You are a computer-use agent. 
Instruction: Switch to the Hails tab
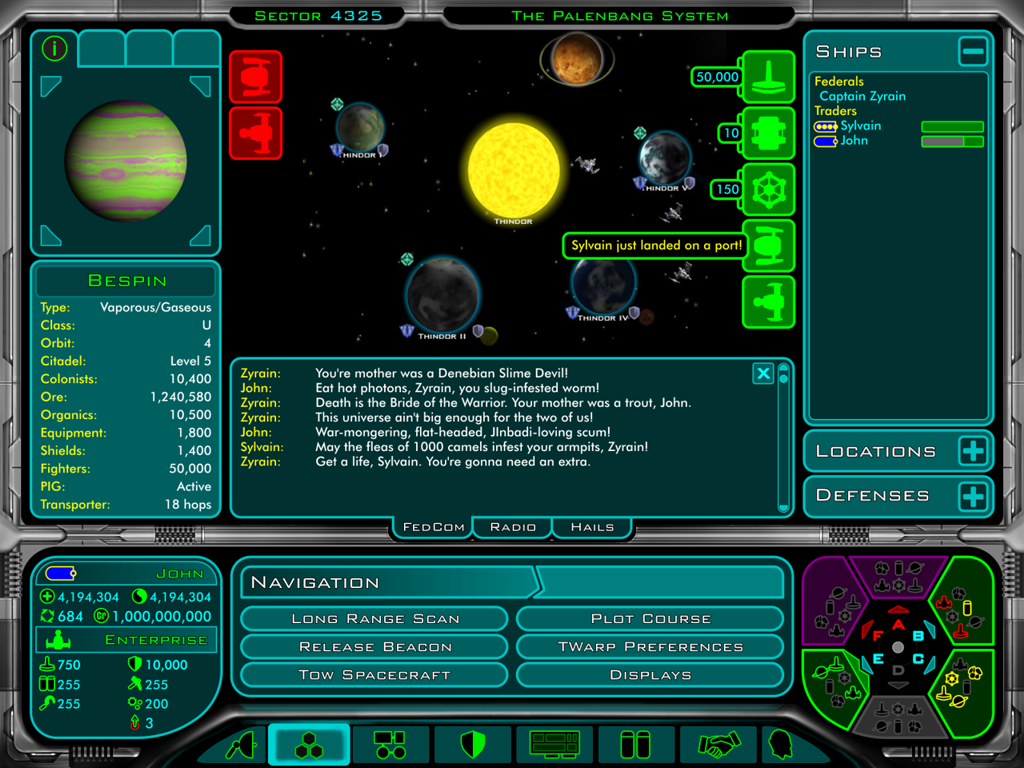(x=592, y=527)
